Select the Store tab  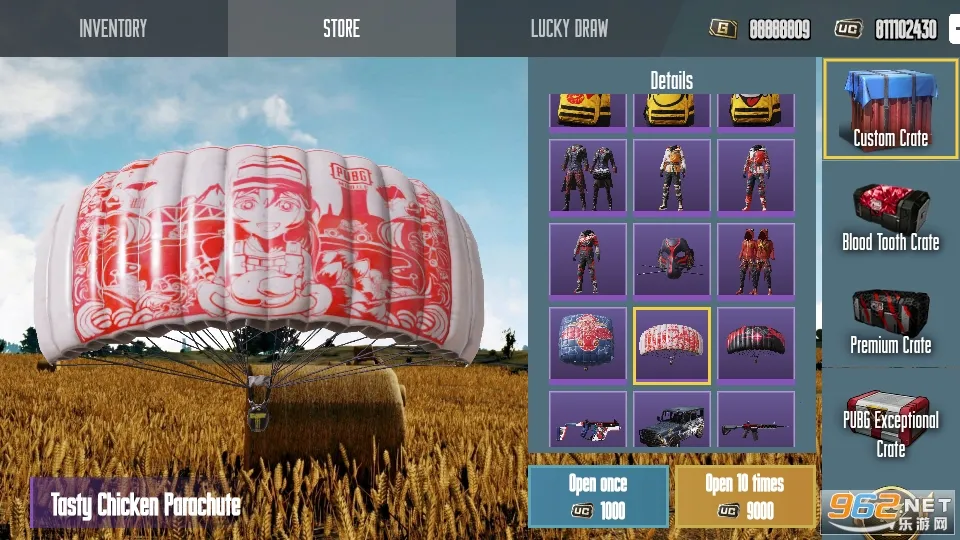(341, 28)
